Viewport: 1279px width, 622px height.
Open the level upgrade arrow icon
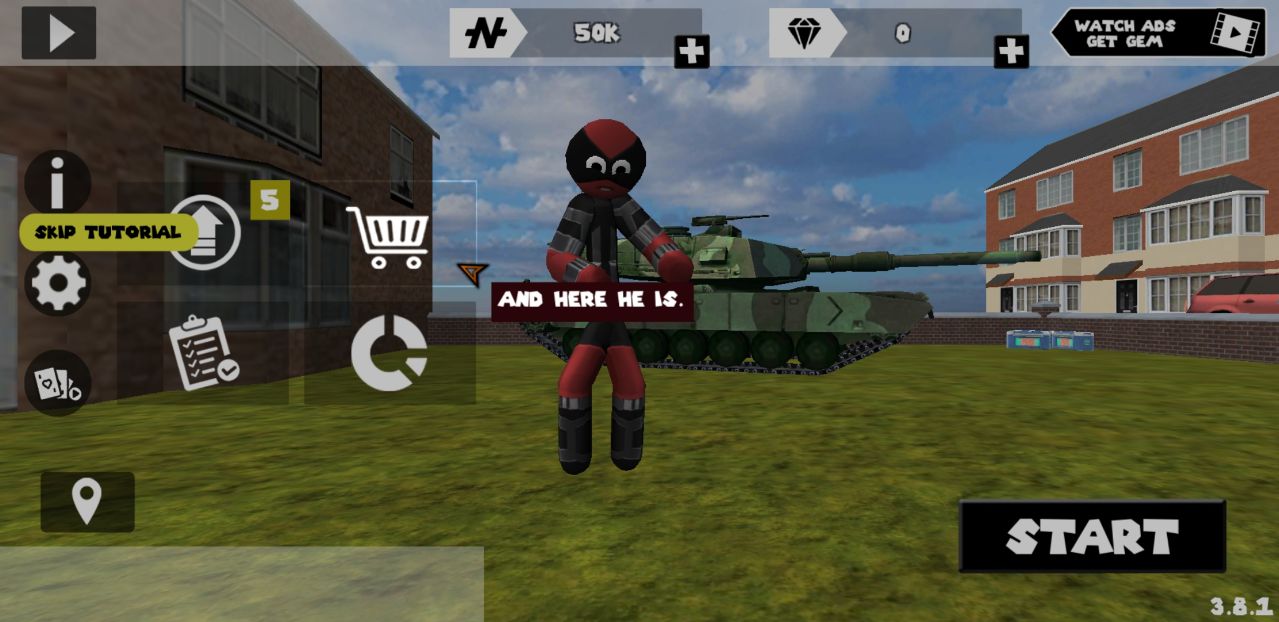pyautogui.click(x=204, y=232)
